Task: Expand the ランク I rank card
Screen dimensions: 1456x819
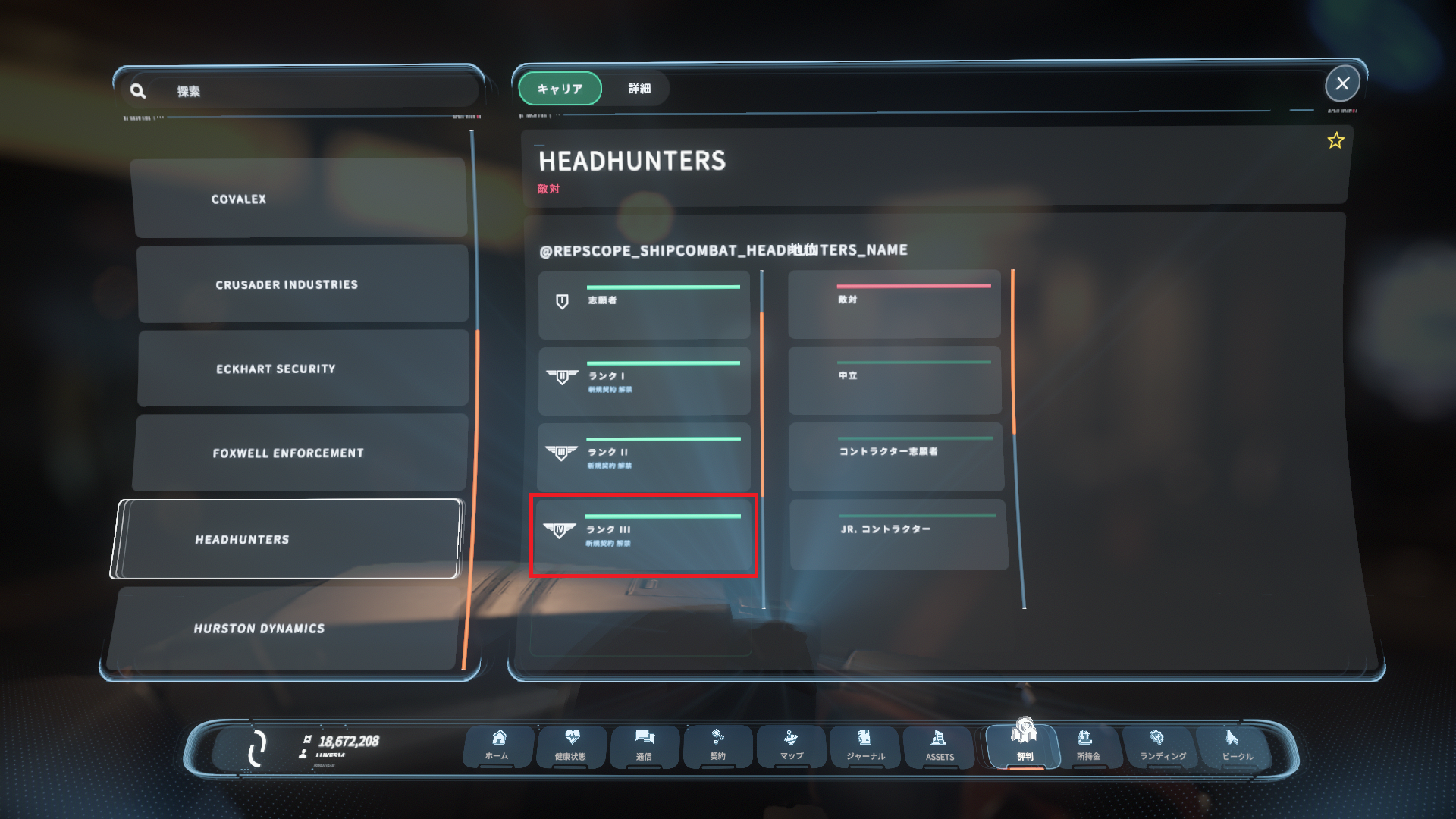Action: pos(644,381)
